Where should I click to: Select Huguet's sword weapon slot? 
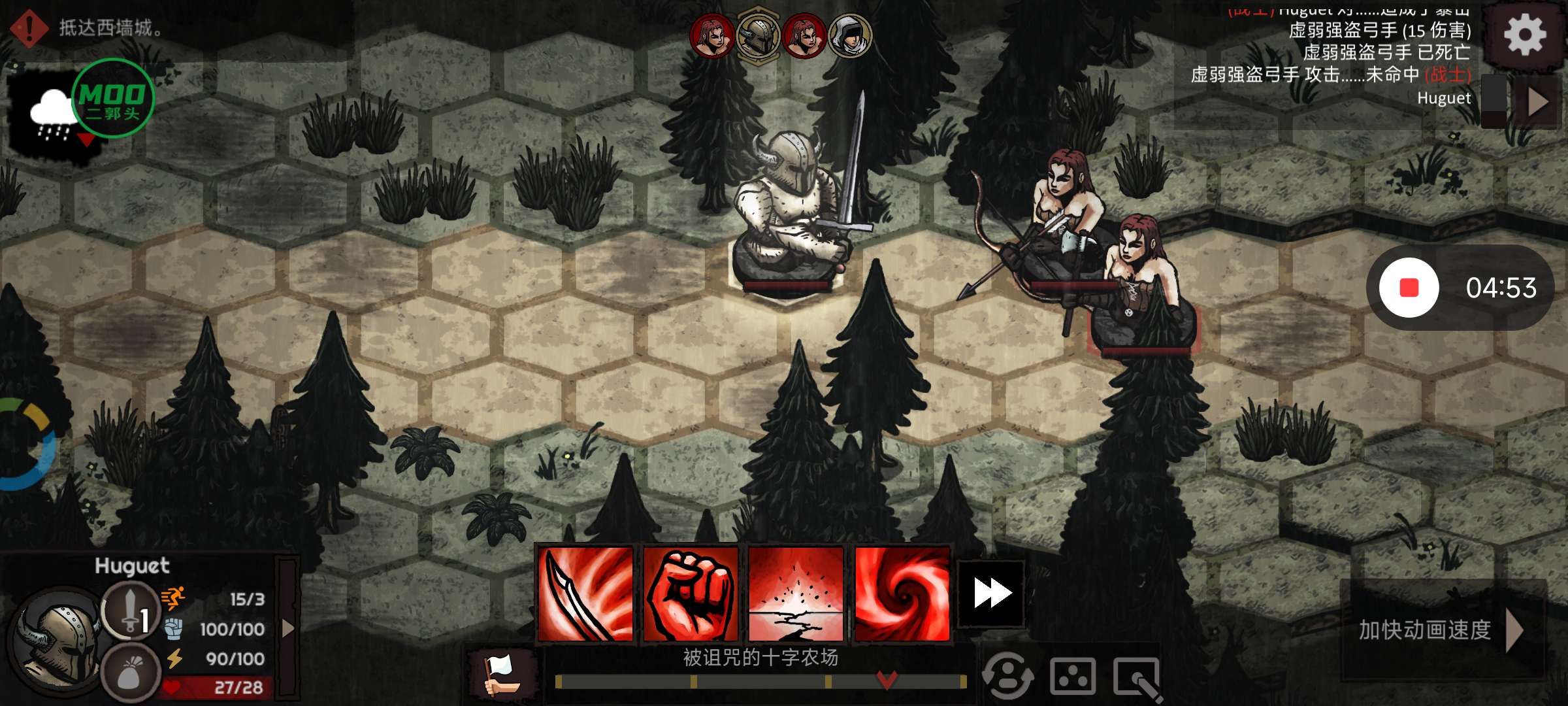point(131,610)
